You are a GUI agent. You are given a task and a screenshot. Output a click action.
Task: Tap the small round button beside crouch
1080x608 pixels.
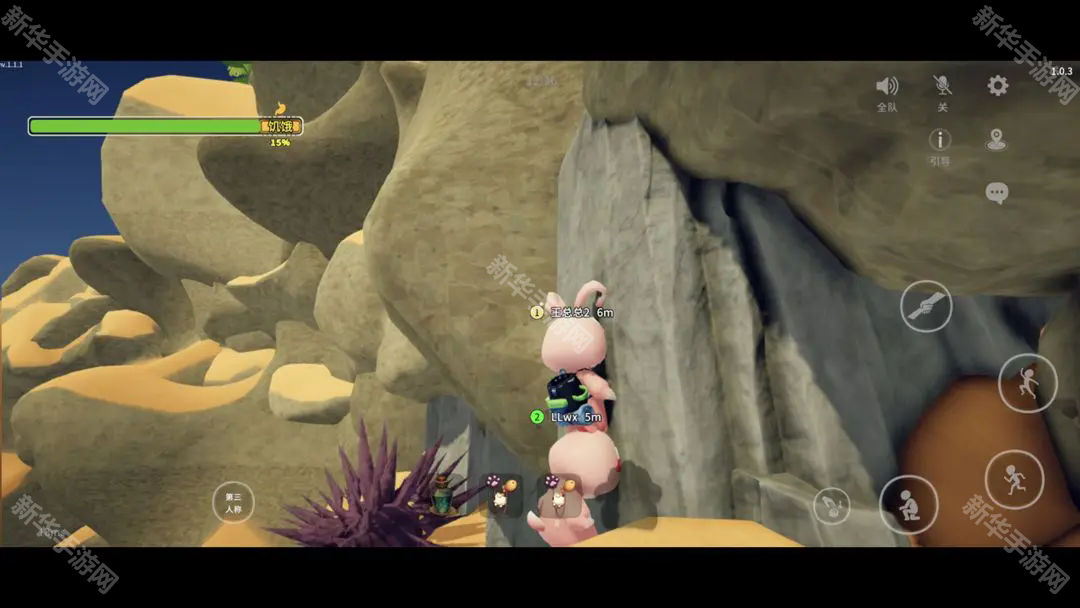pyautogui.click(x=831, y=505)
